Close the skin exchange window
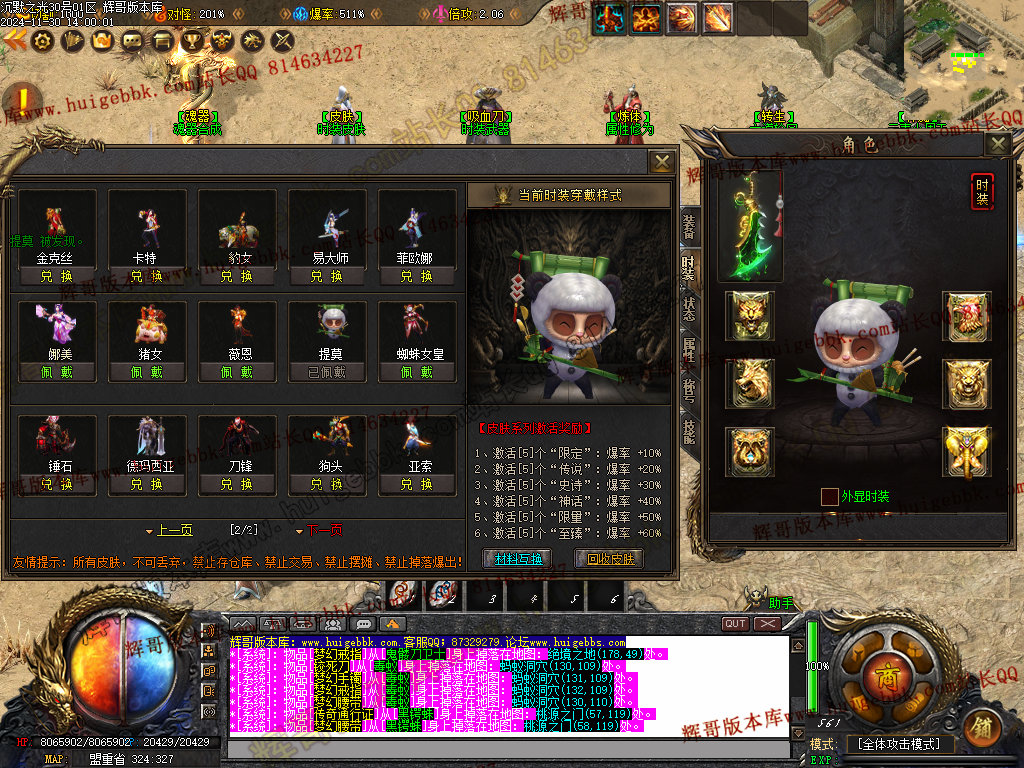The height and width of the screenshot is (768, 1024). pyautogui.click(x=661, y=162)
